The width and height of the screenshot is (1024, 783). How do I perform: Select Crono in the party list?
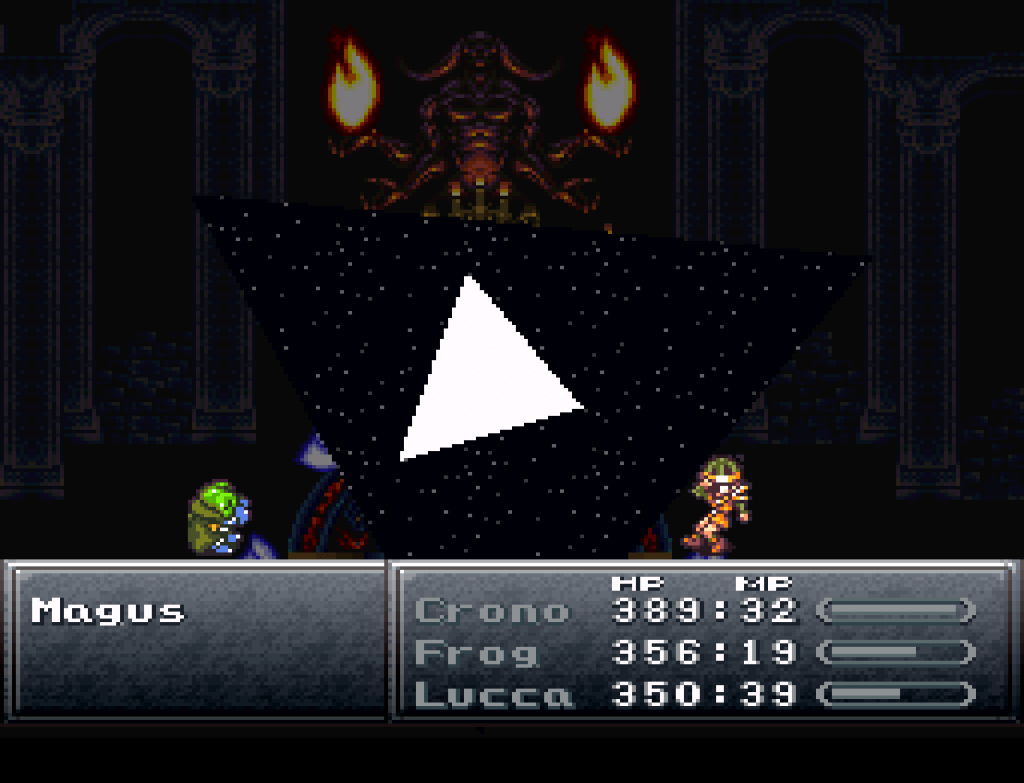pyautogui.click(x=491, y=610)
